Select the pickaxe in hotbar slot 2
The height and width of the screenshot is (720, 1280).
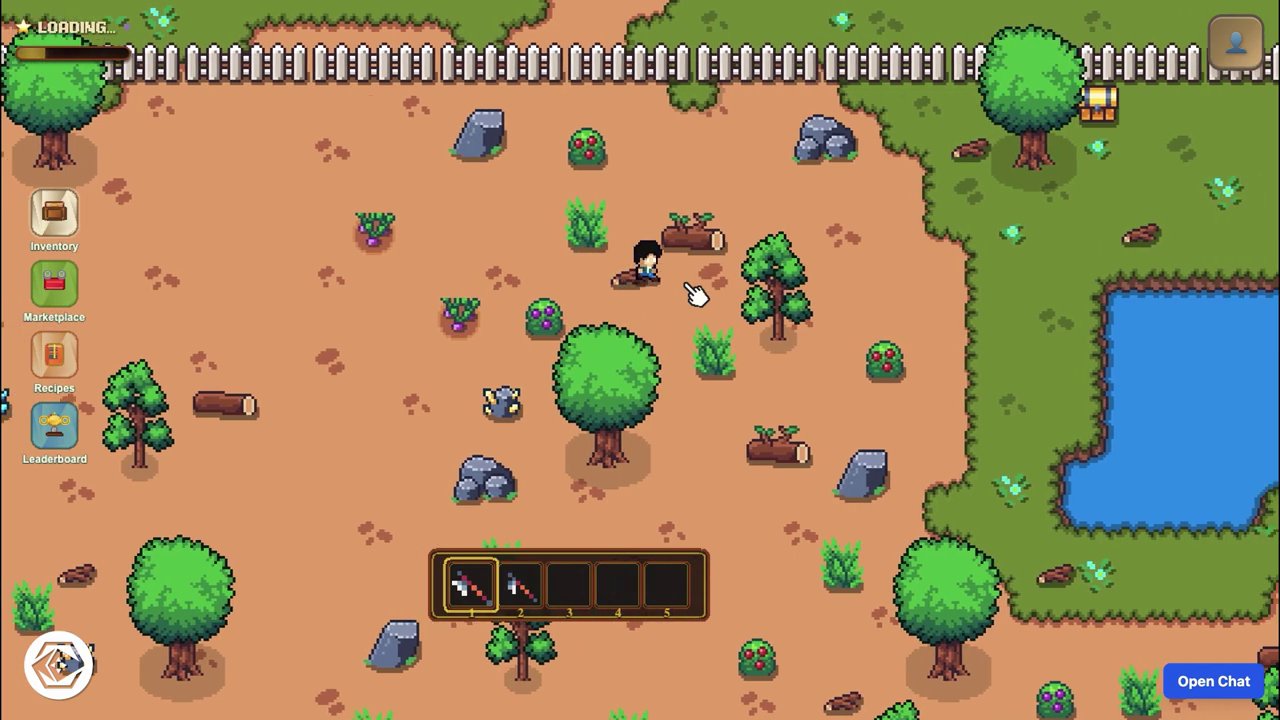coord(519,585)
